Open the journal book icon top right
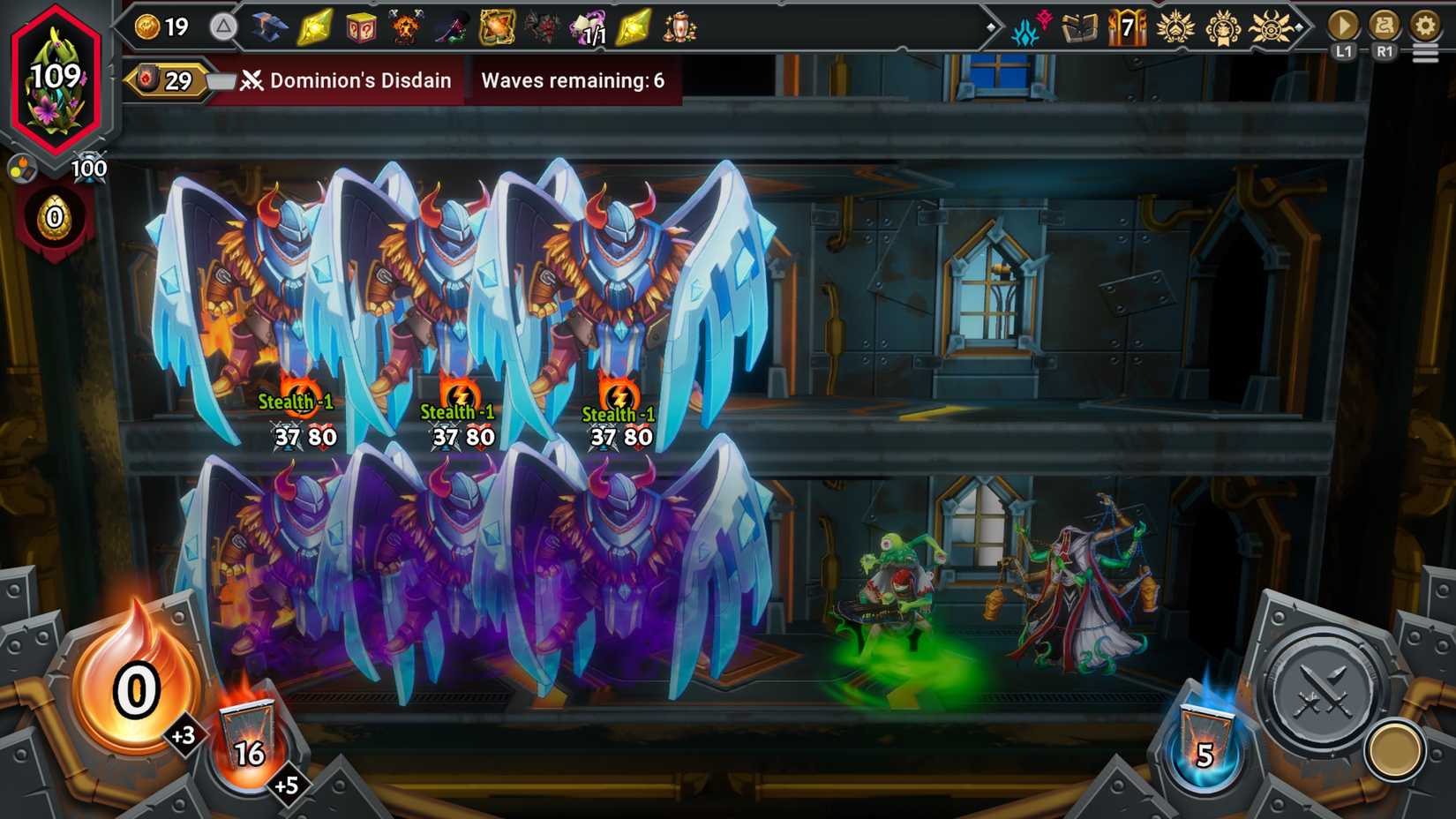 (1078, 26)
